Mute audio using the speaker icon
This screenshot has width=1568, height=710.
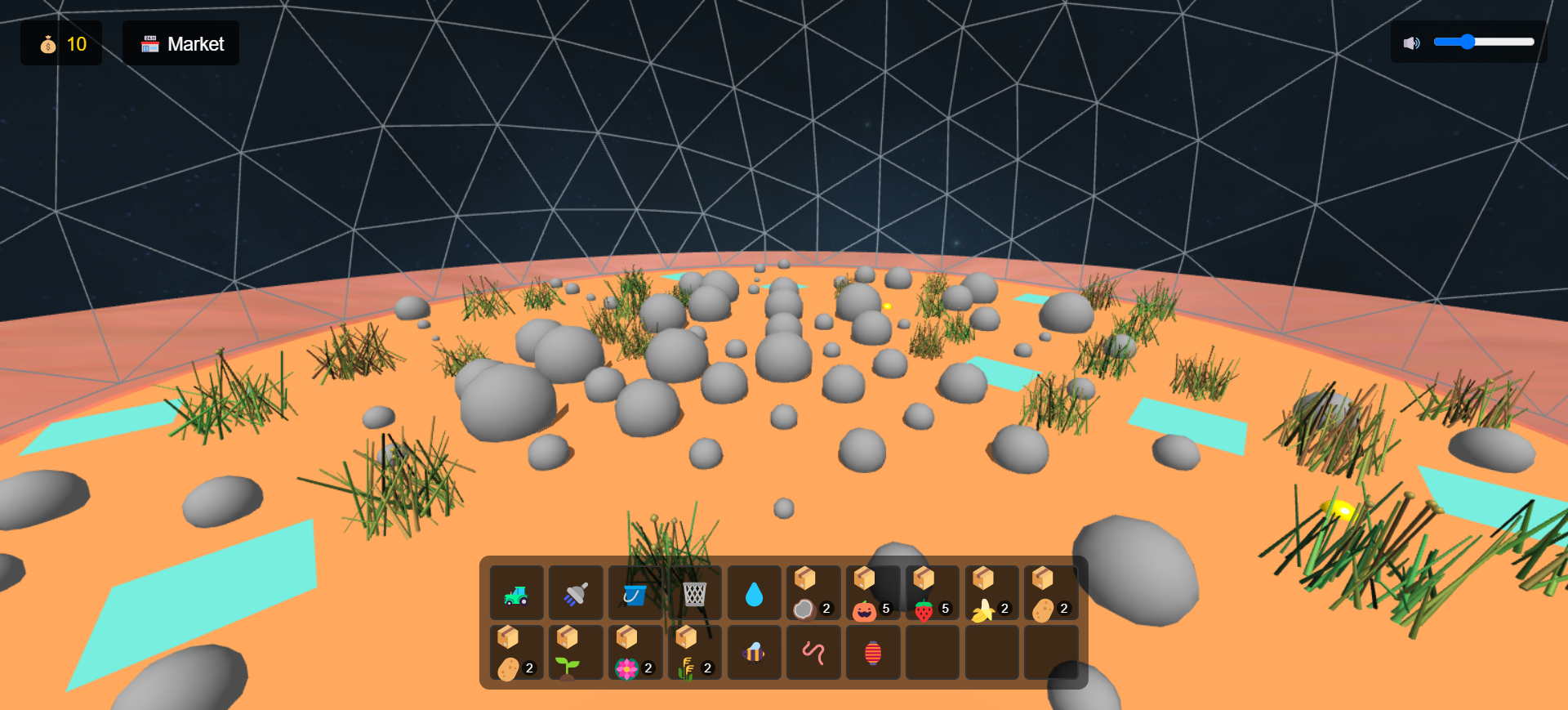pyautogui.click(x=1412, y=42)
